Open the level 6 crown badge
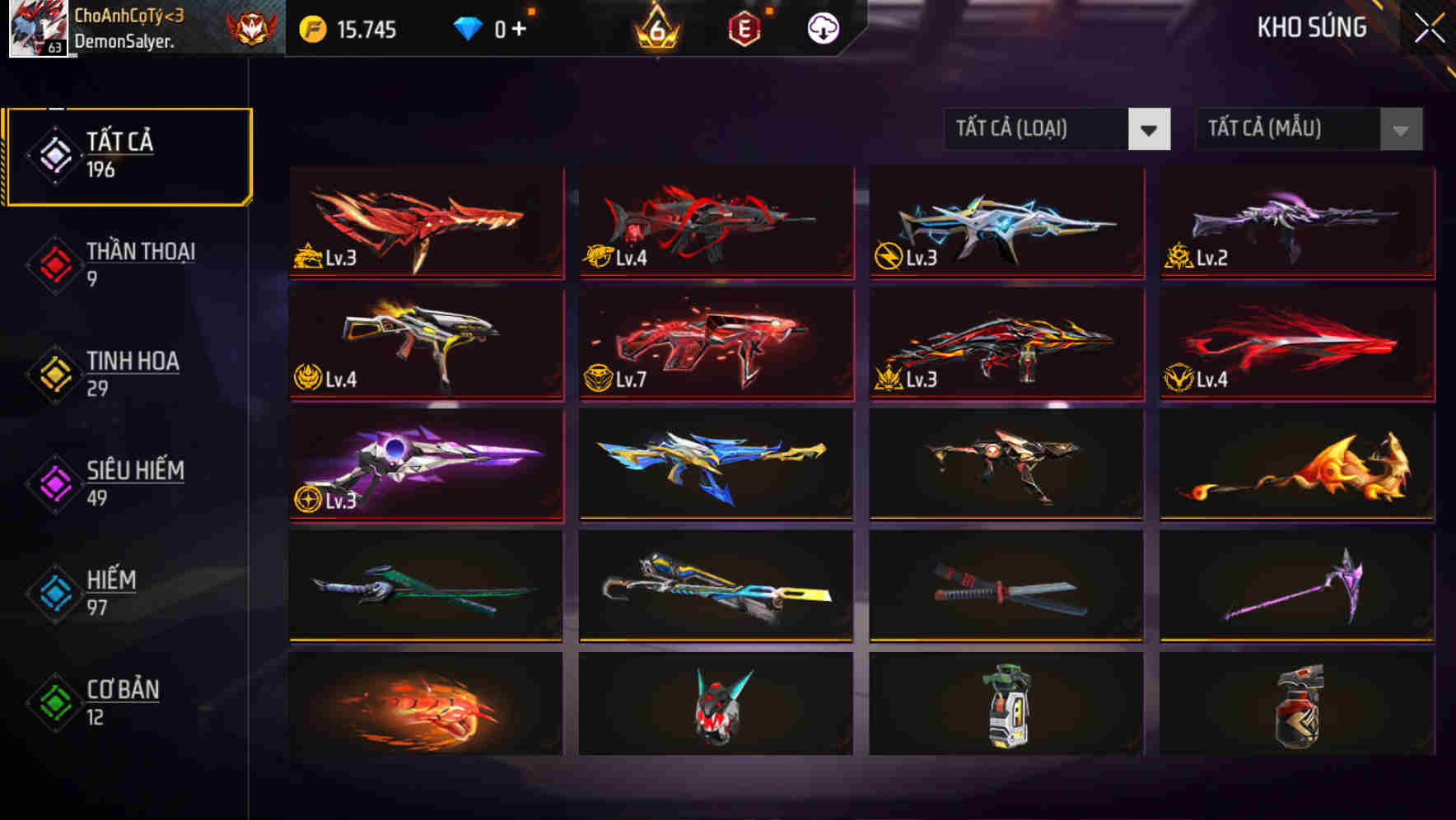Screen dimensions: 1456x820 [656, 29]
